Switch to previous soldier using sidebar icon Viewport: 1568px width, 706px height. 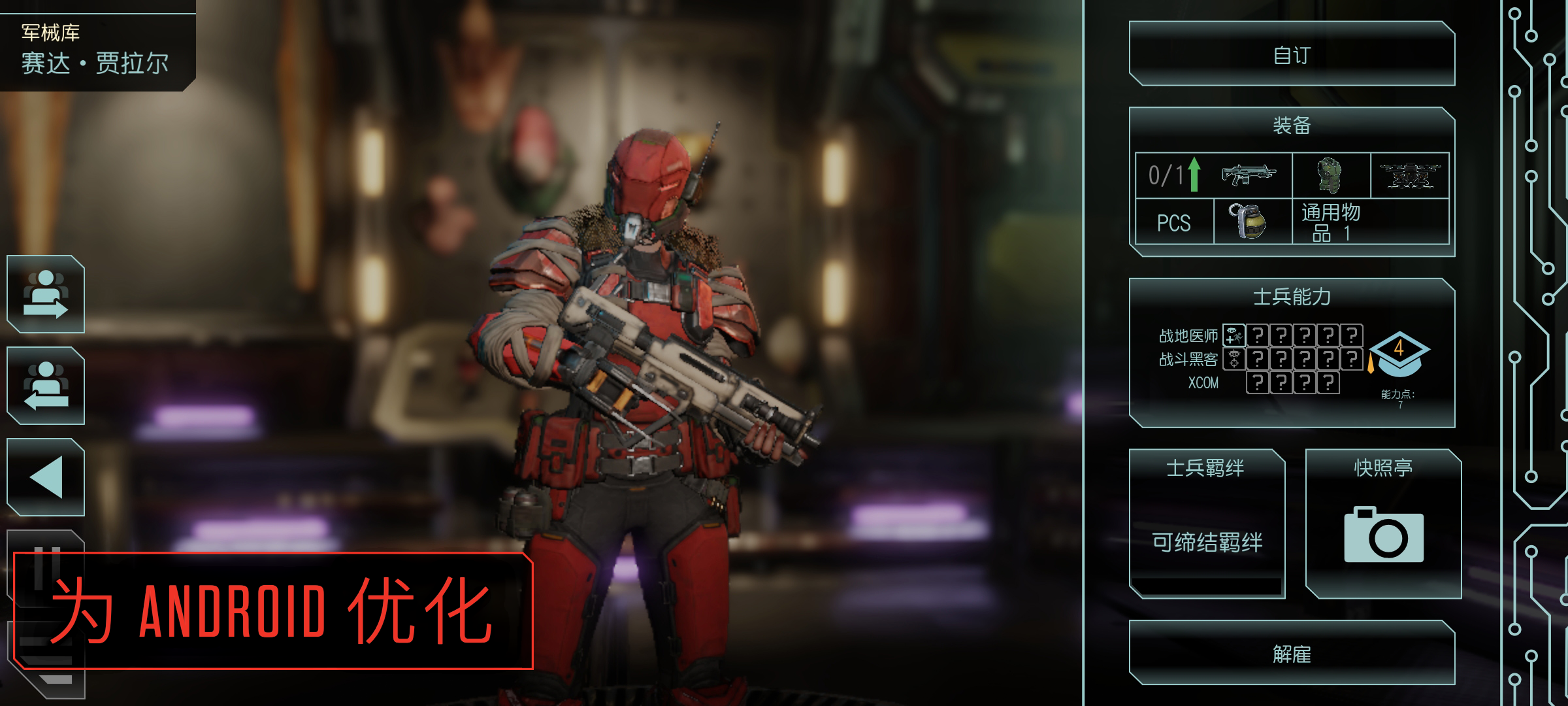tap(46, 386)
